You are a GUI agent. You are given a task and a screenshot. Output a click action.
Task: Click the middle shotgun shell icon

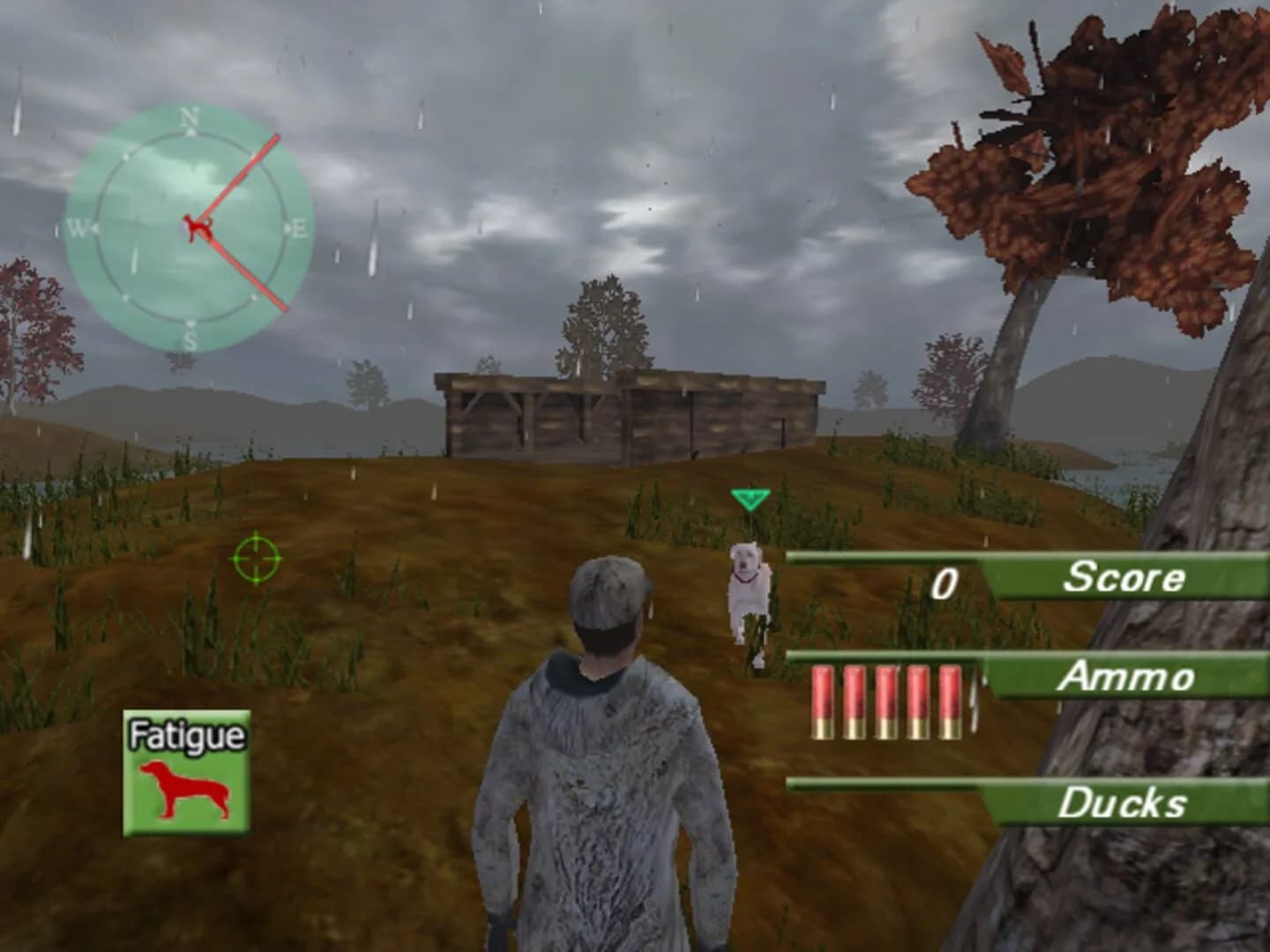click(886, 701)
